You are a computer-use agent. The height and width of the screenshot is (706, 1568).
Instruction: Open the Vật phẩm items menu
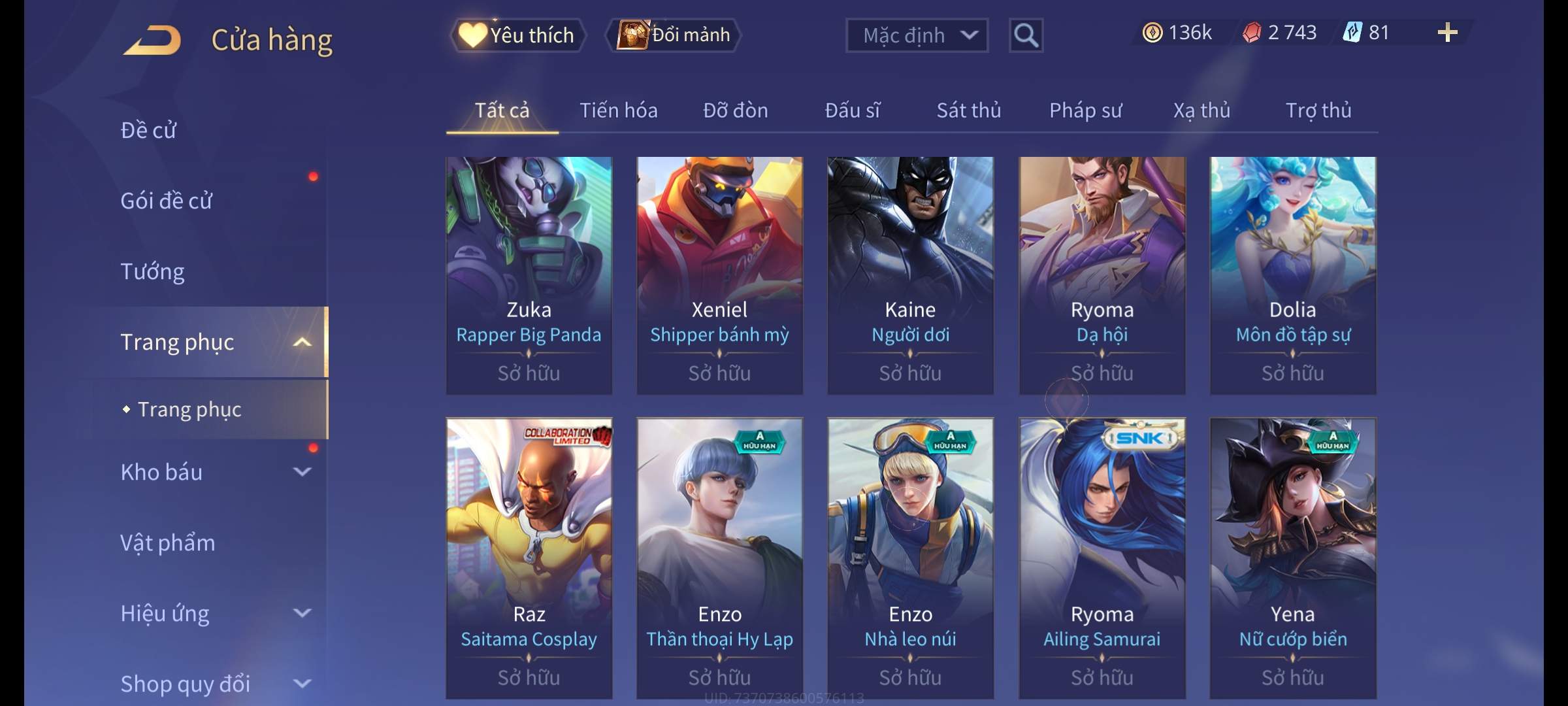pyautogui.click(x=167, y=543)
